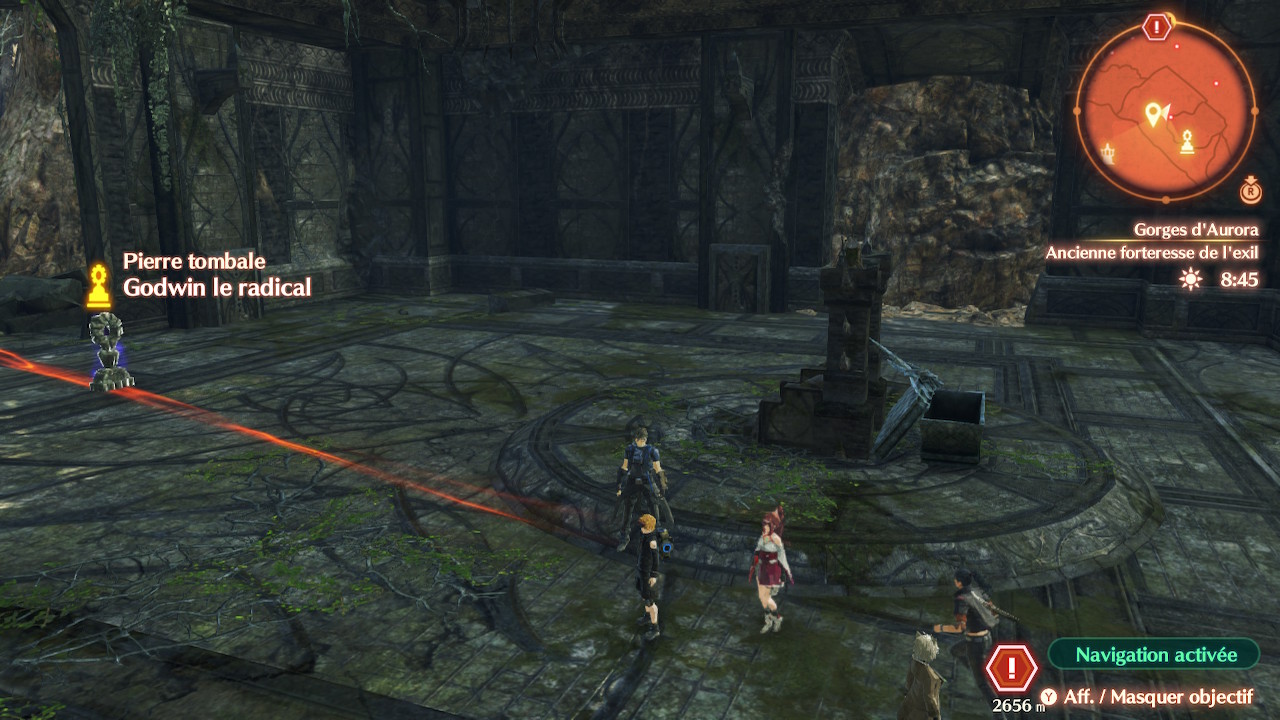Image resolution: width=1280 pixels, height=720 pixels.
Task: Click the red quest objective hexagon icon
Action: click(x=1011, y=667)
